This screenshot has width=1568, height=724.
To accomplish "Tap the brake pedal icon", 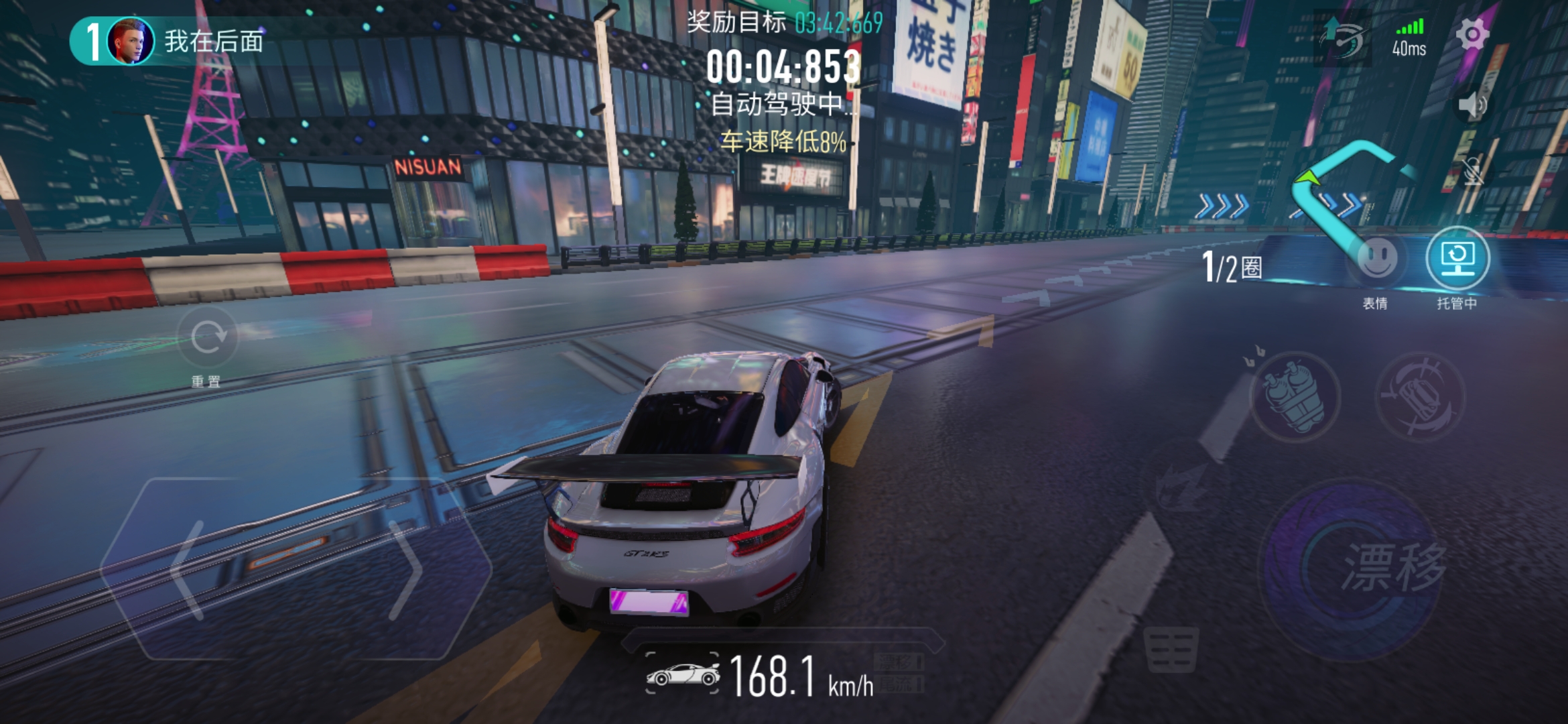I will pyautogui.click(x=1171, y=649).
